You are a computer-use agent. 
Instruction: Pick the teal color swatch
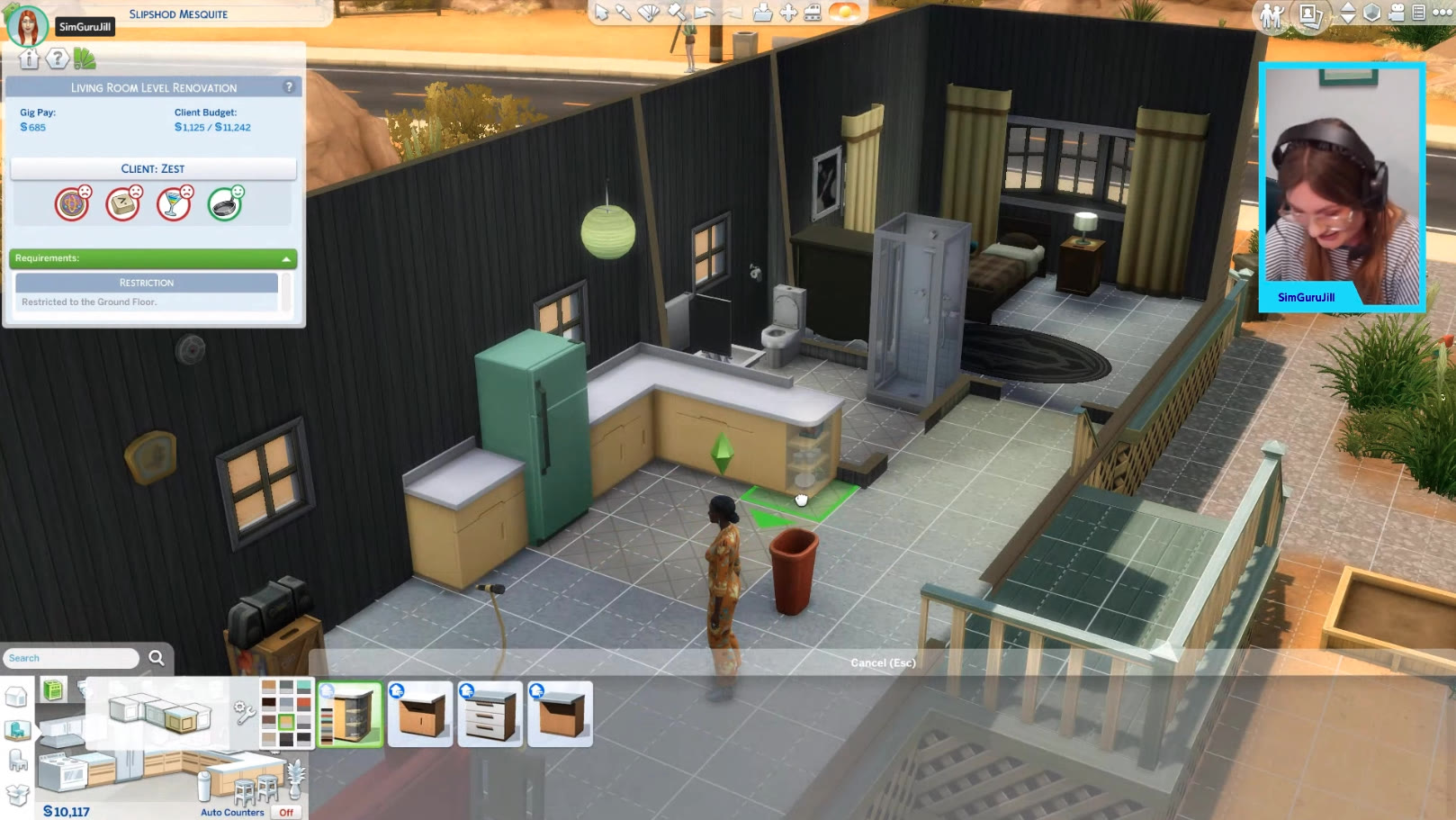pyautogui.click(x=304, y=686)
